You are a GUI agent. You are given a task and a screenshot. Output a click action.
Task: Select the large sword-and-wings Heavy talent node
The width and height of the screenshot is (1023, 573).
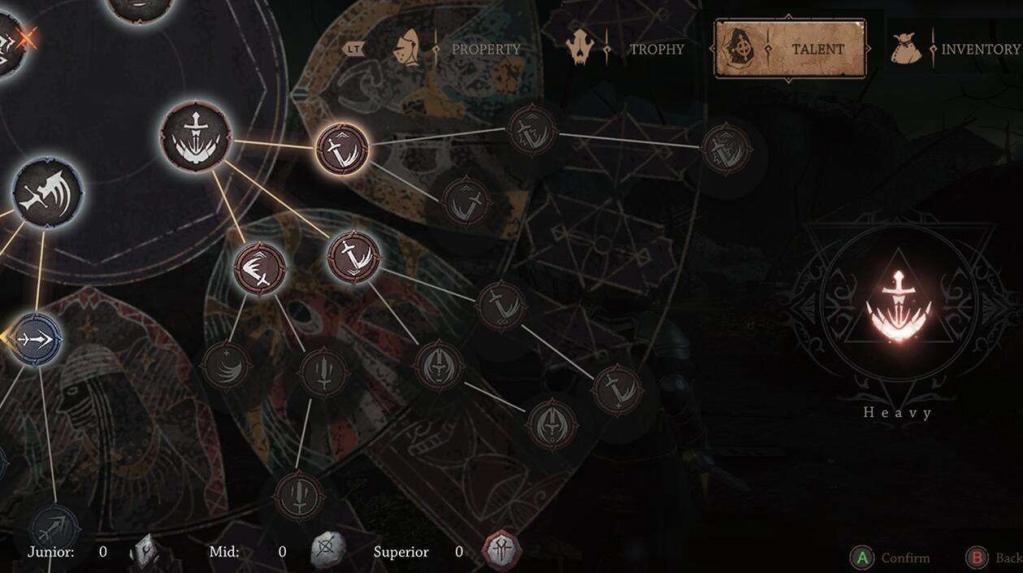tap(196, 136)
